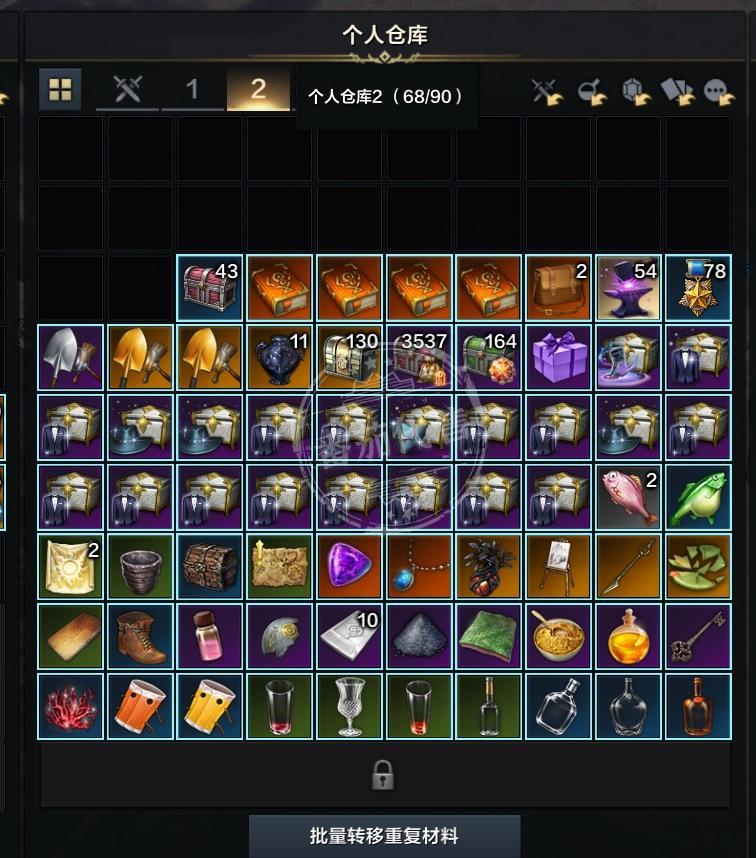Switch to storage tab 1
The width and height of the screenshot is (756, 858).
click(192, 90)
